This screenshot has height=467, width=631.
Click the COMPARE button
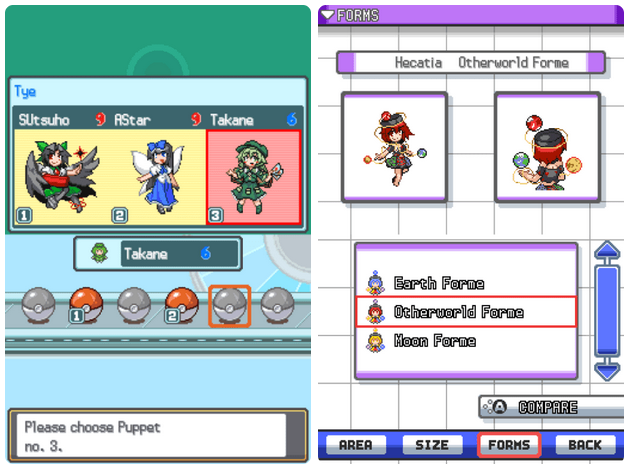pyautogui.click(x=545, y=407)
